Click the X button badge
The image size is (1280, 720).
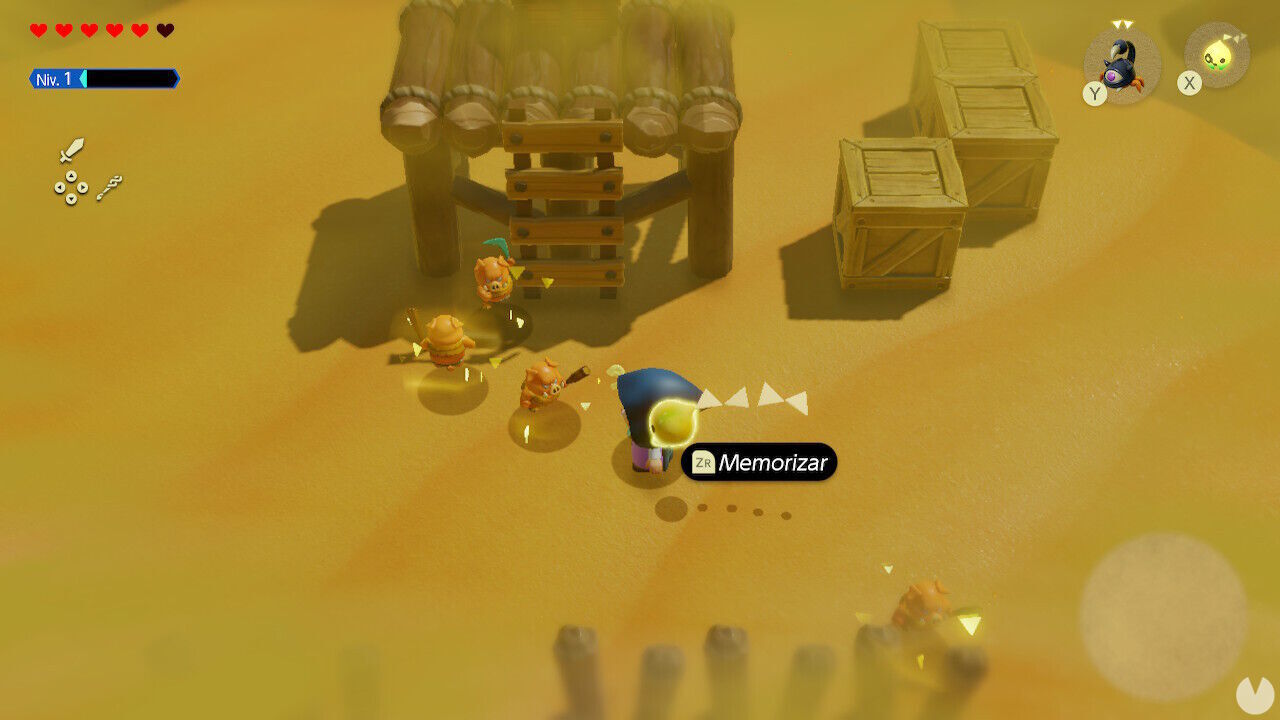click(1189, 80)
